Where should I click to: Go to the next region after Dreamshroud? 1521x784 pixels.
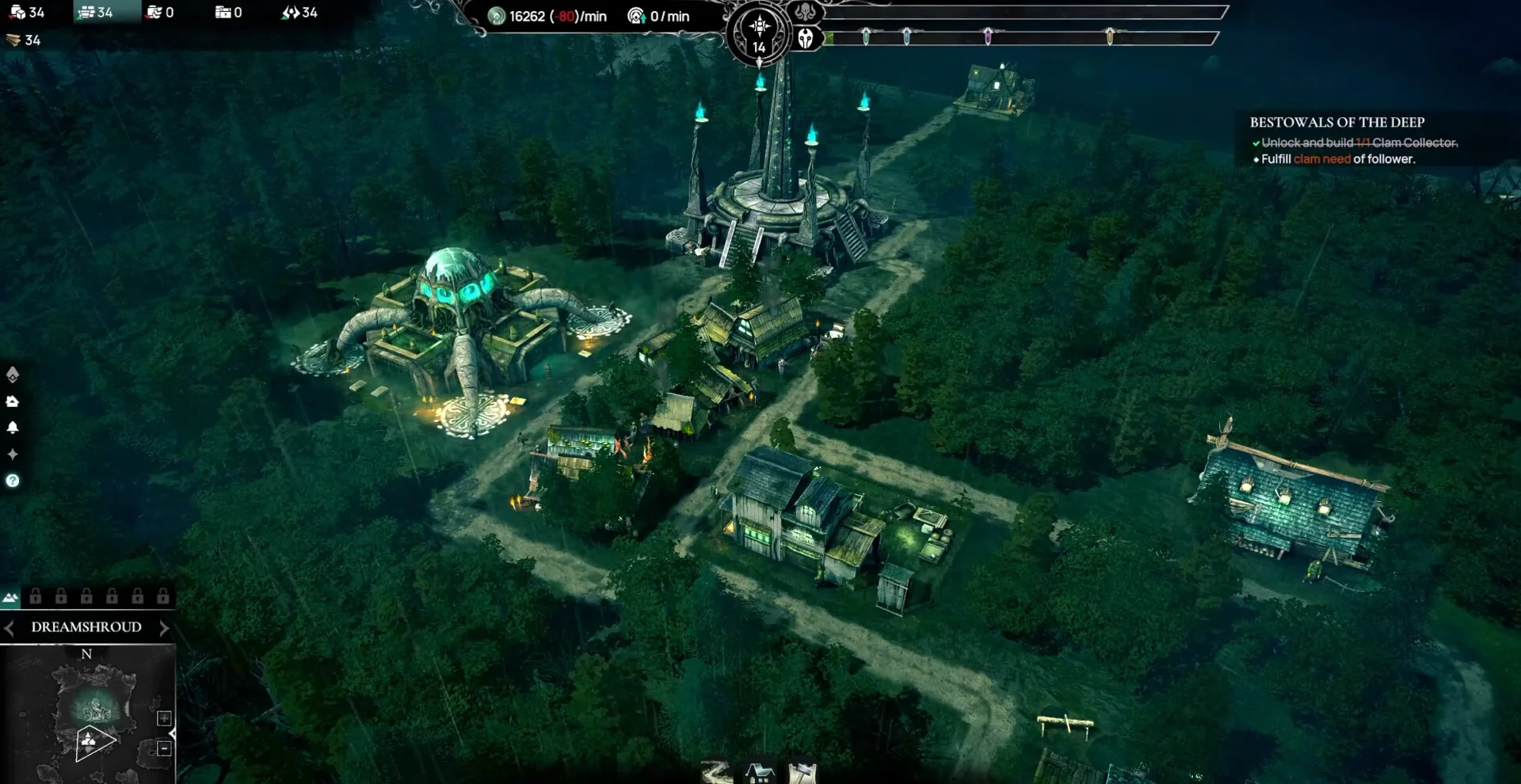tap(164, 628)
